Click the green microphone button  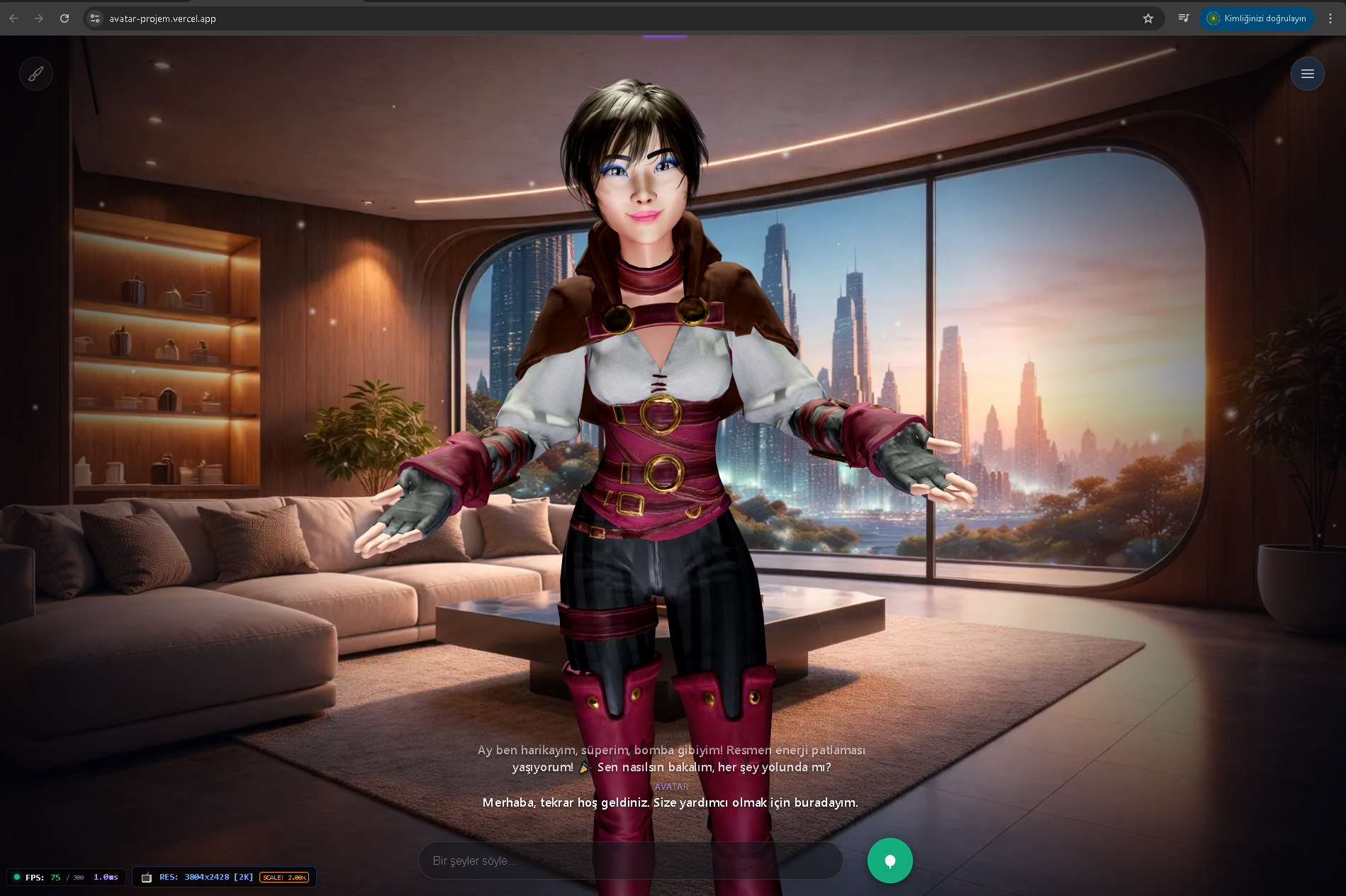coord(890,860)
